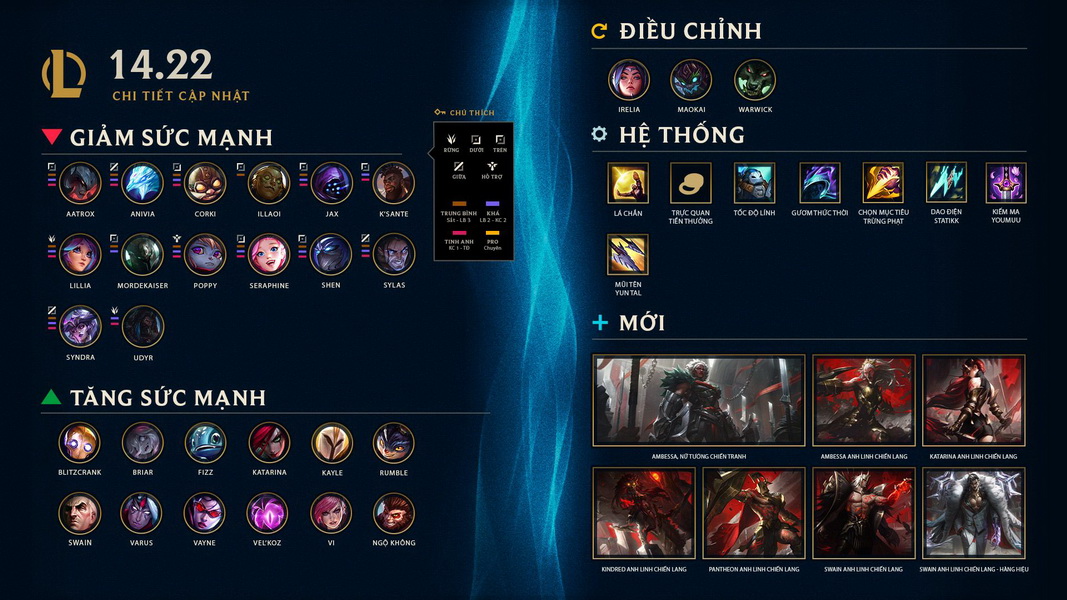Image resolution: width=1067 pixels, height=600 pixels.
Task: Select the Kiếm Ma Youmuu item icon
Action: coord(1006,183)
